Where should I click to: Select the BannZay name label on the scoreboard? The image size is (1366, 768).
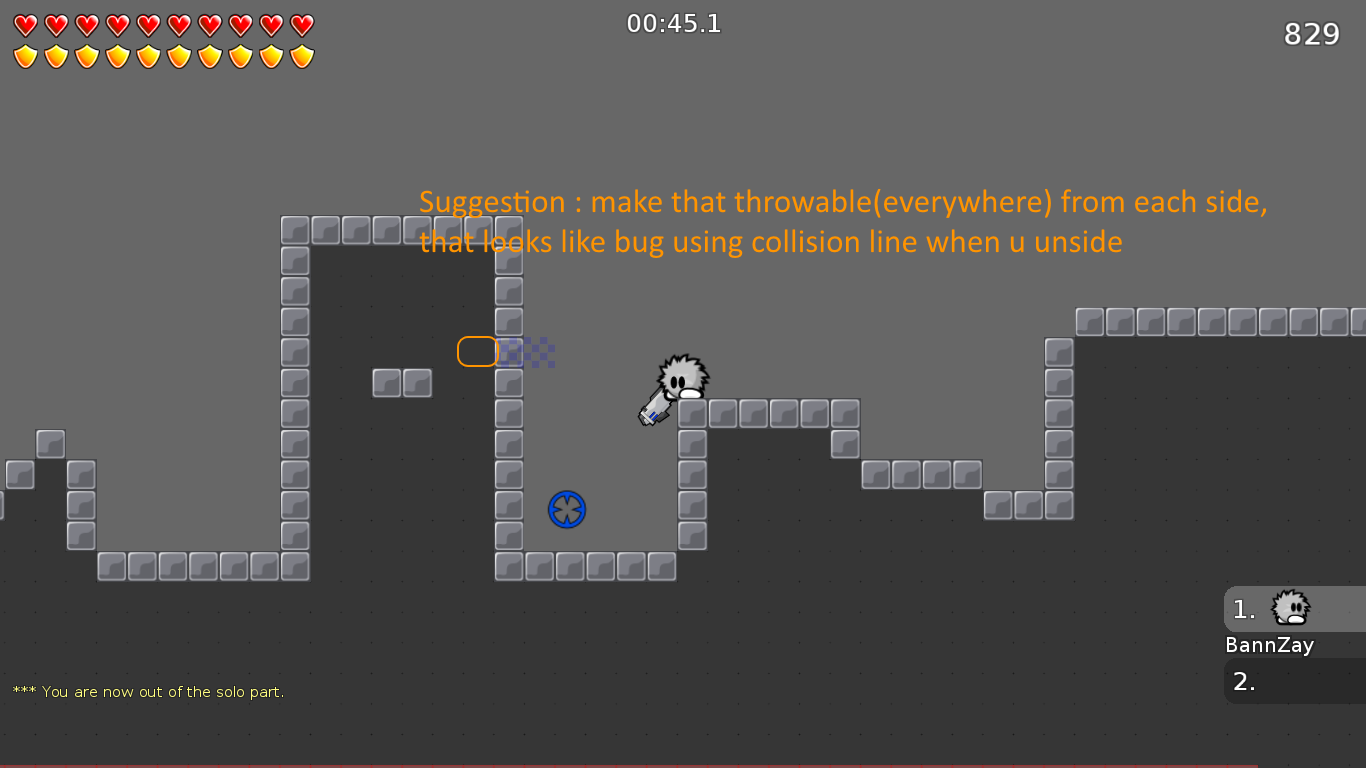[1269, 646]
